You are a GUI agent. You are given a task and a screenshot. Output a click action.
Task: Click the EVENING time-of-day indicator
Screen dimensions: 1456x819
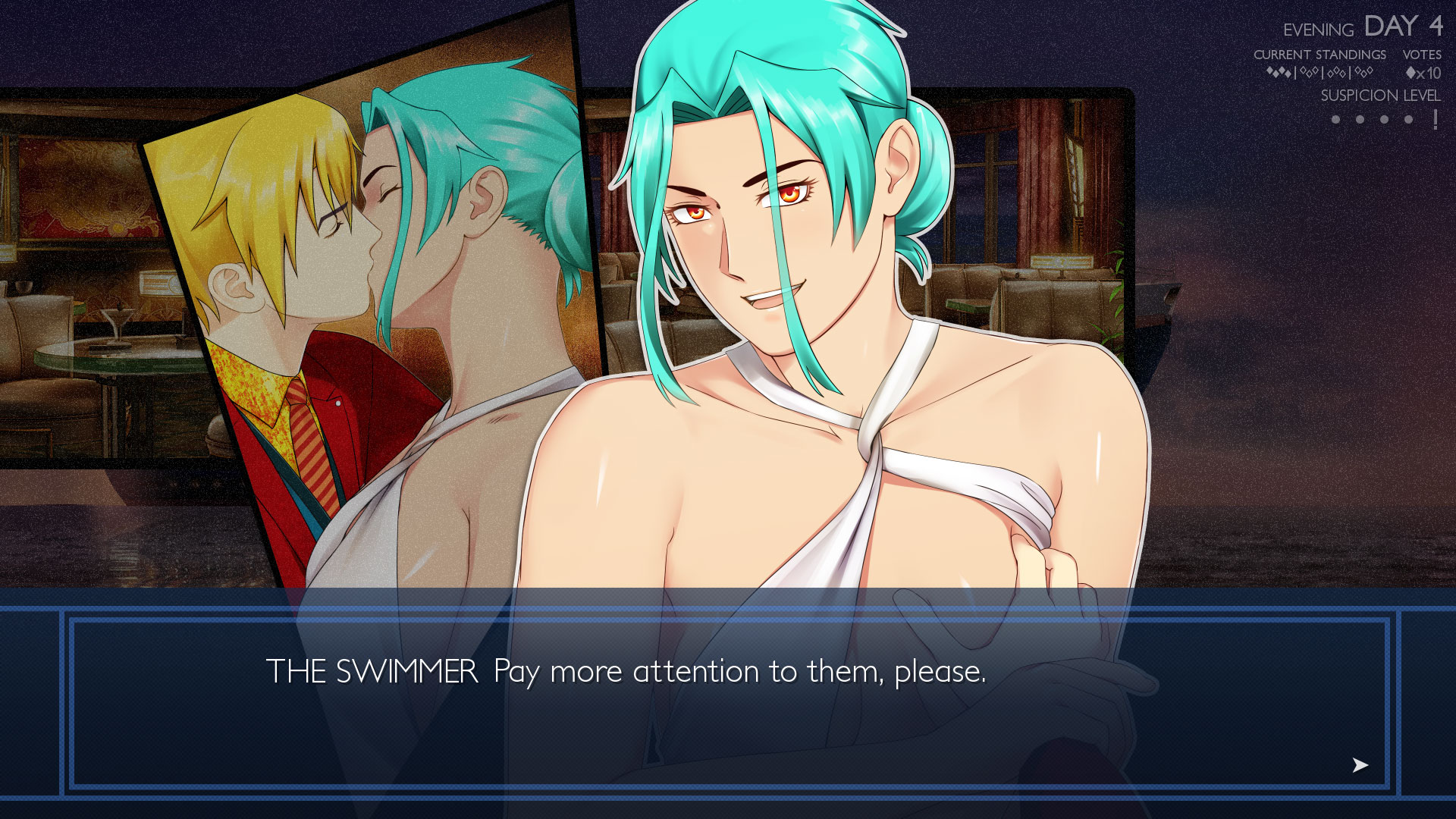tap(1319, 29)
